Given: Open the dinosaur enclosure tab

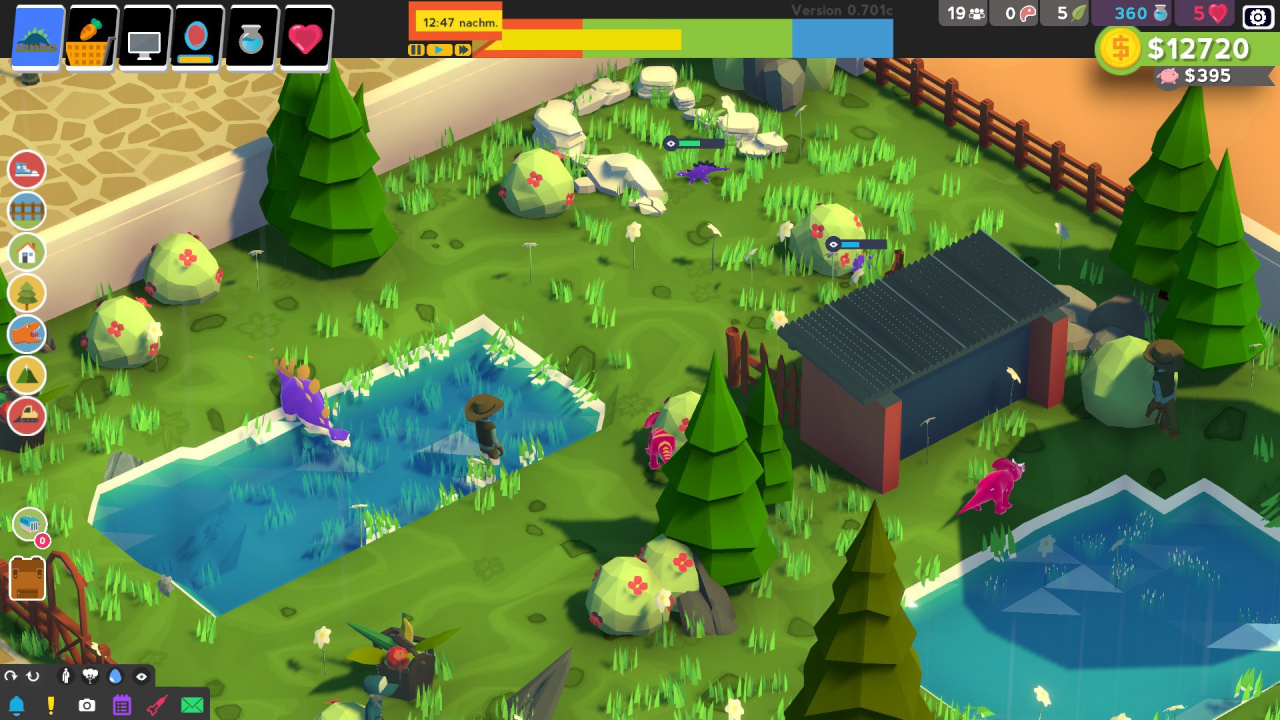Looking at the screenshot, I should (38, 38).
